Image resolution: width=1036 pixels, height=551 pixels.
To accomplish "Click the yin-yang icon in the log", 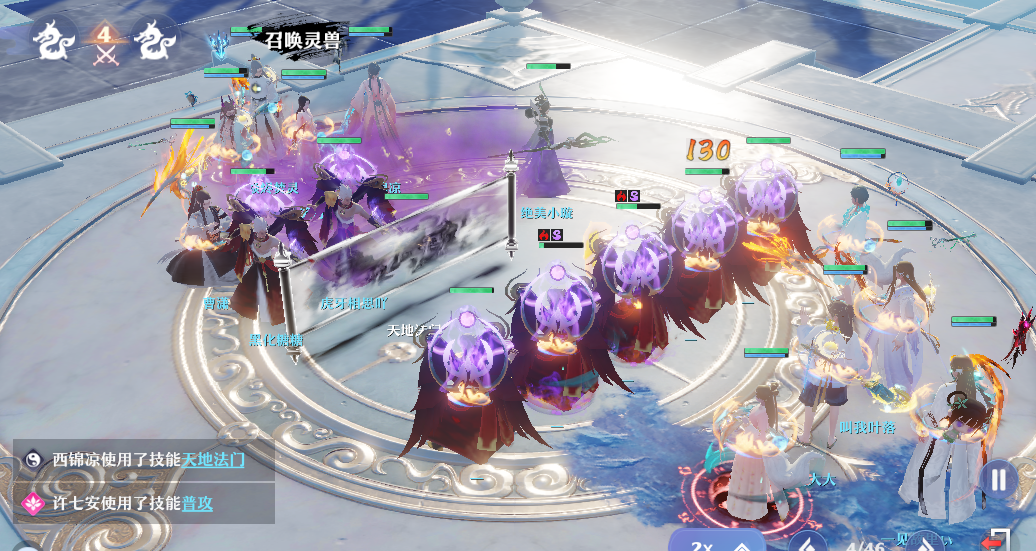I will [32, 460].
